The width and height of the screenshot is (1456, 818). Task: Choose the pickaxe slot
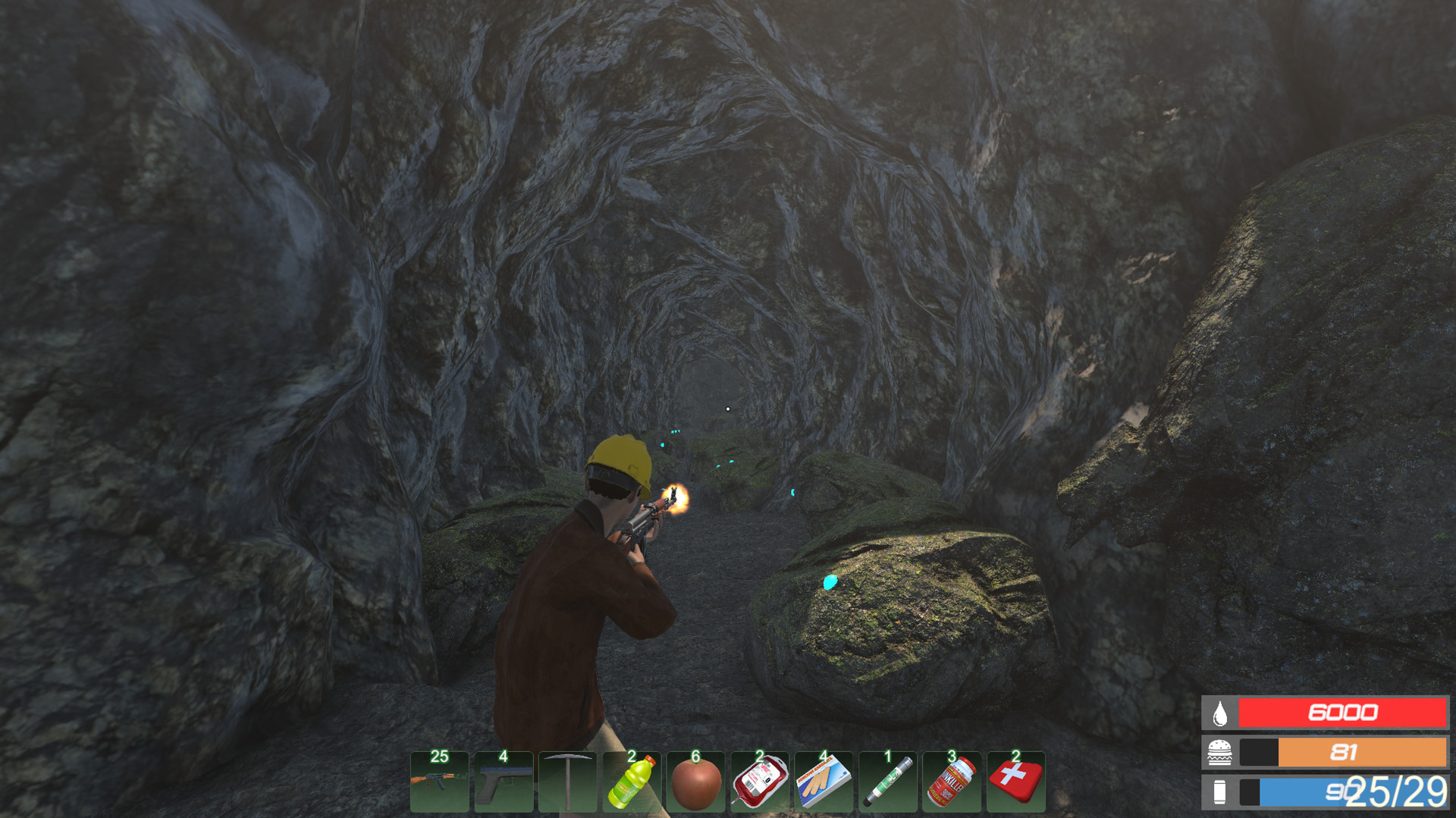(x=567, y=782)
